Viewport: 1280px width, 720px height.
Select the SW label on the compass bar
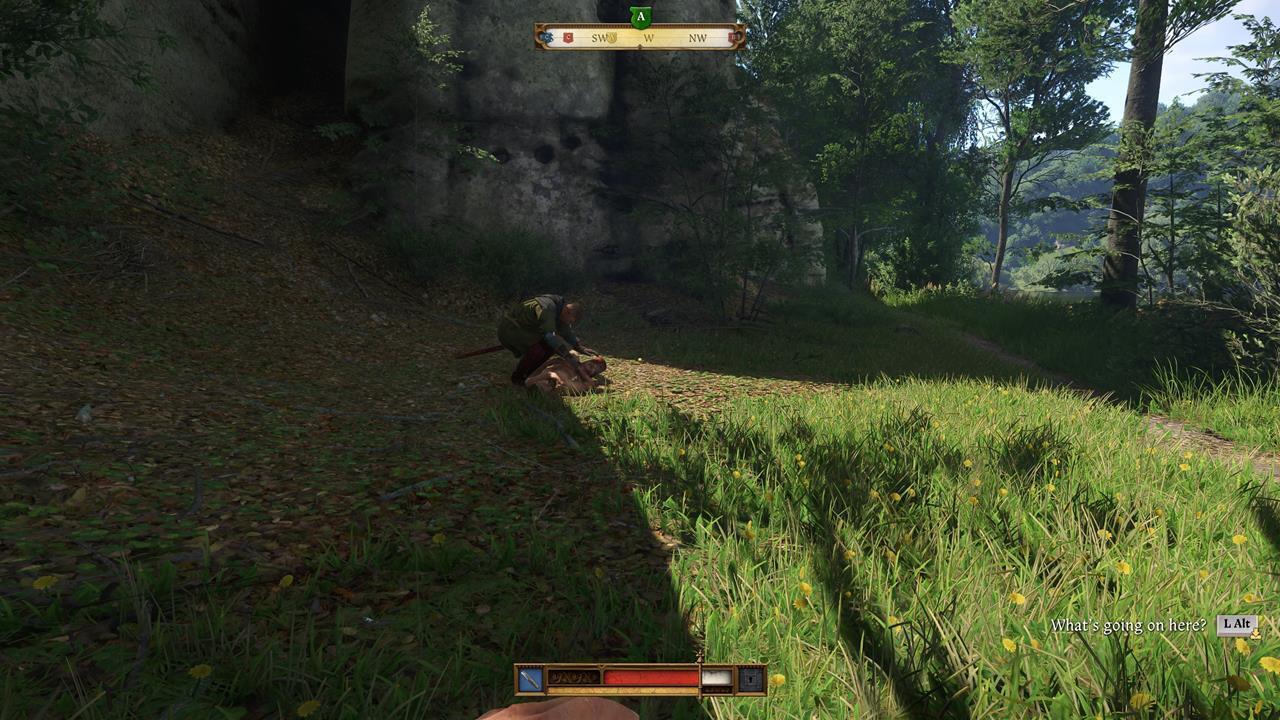click(x=600, y=37)
